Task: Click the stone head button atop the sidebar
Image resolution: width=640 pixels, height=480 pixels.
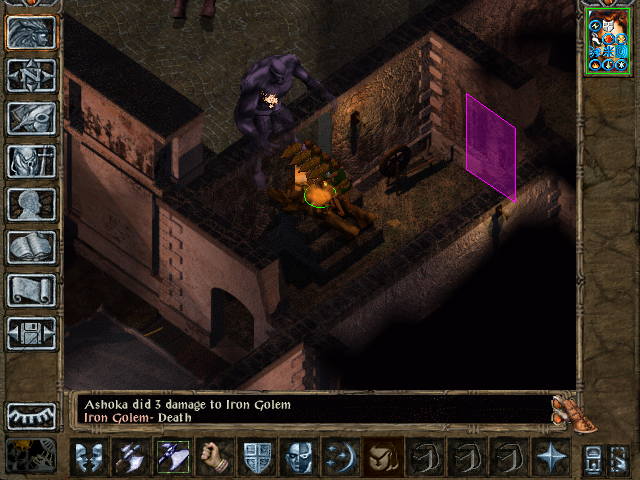Action: [32, 32]
